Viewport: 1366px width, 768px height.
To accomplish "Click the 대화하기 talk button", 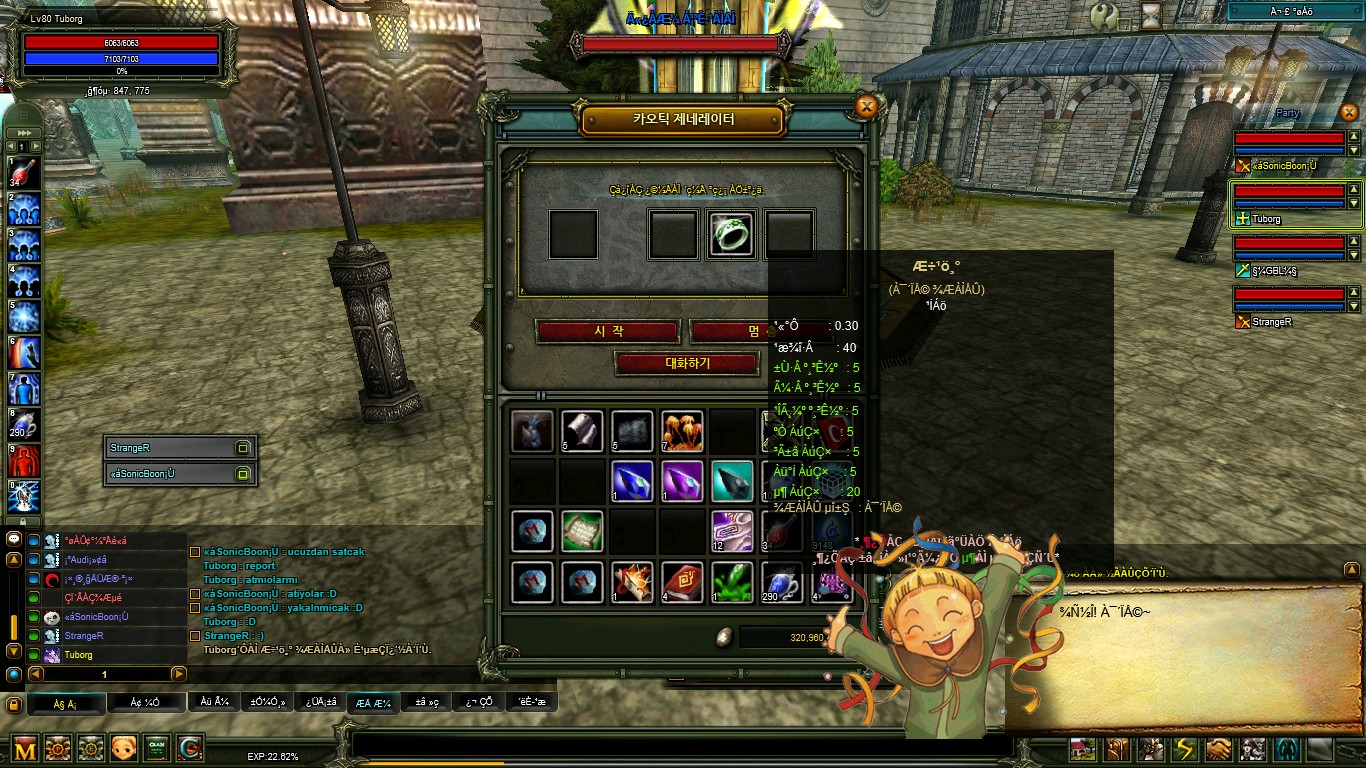I will pos(687,364).
